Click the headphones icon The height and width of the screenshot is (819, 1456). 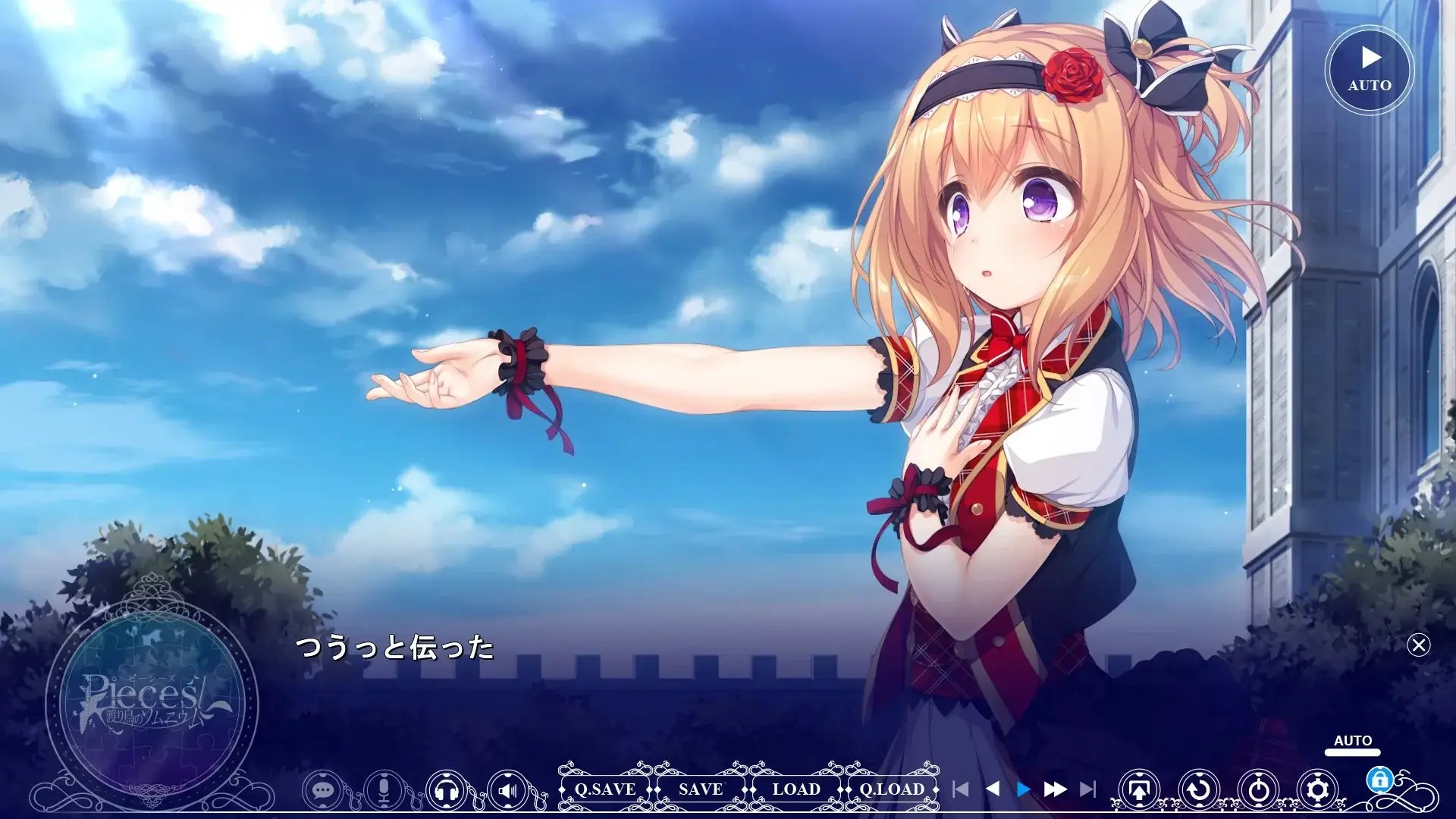[446, 790]
